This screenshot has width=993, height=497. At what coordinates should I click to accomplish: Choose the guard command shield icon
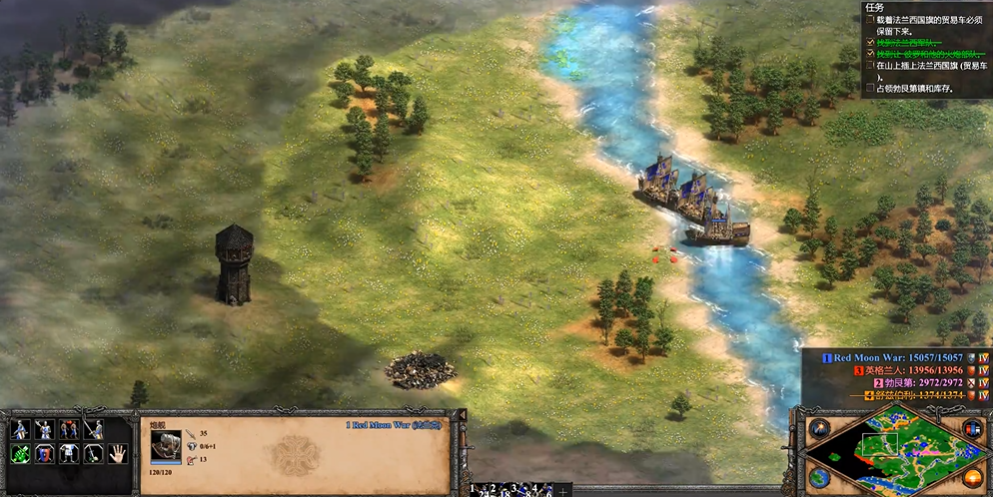coord(45,454)
